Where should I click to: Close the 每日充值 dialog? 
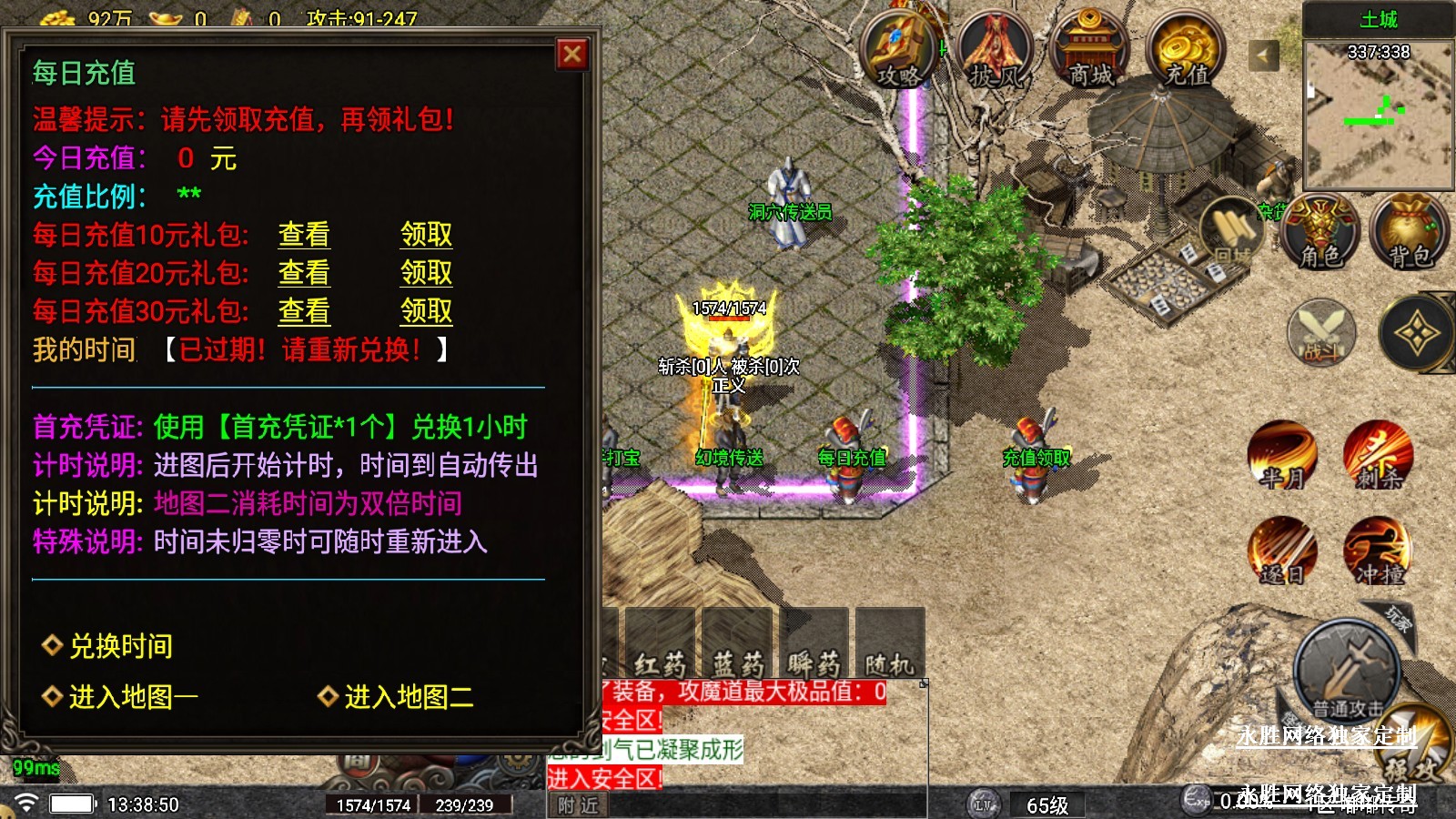pyautogui.click(x=572, y=55)
